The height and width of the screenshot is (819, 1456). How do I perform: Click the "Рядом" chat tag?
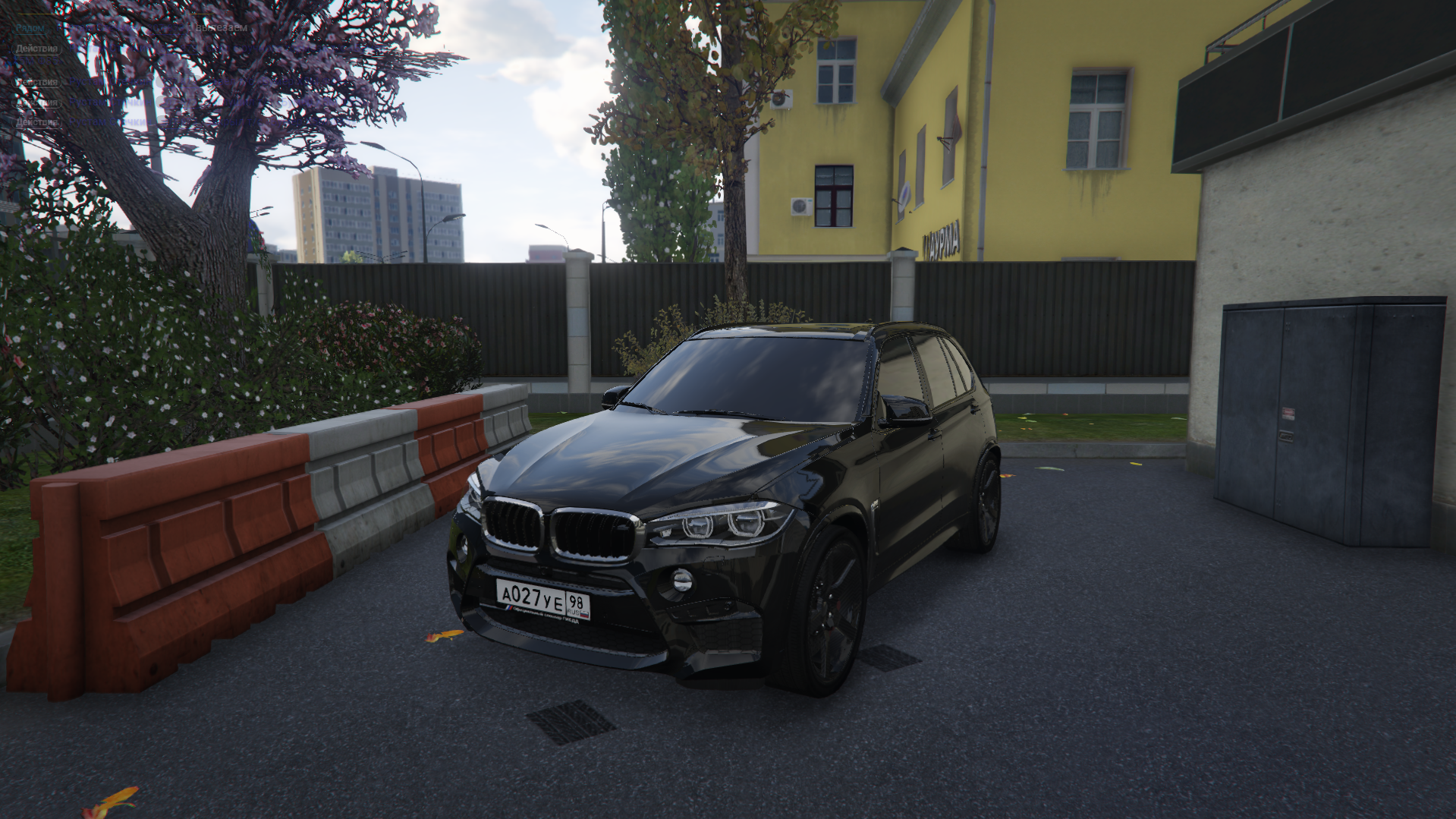point(30,28)
